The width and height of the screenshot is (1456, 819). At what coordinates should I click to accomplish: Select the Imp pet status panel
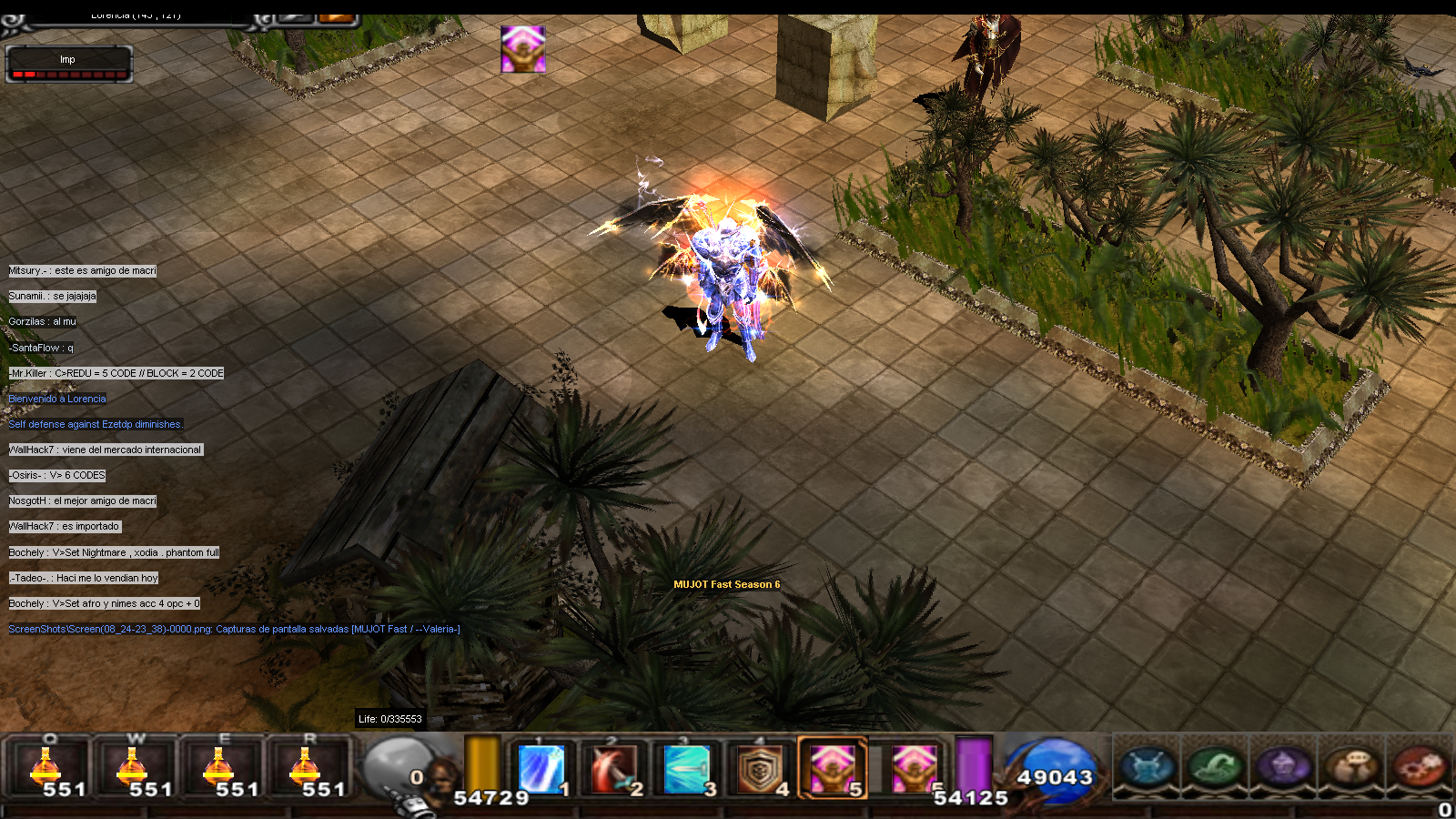tap(69, 64)
